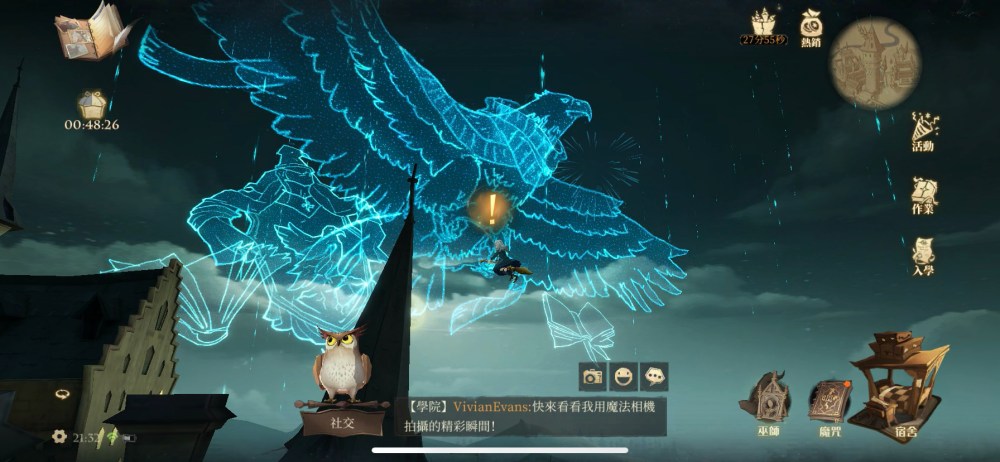This screenshot has height=462, width=1000.
Task: Open settings via the gear icon
Action: (x=59, y=436)
